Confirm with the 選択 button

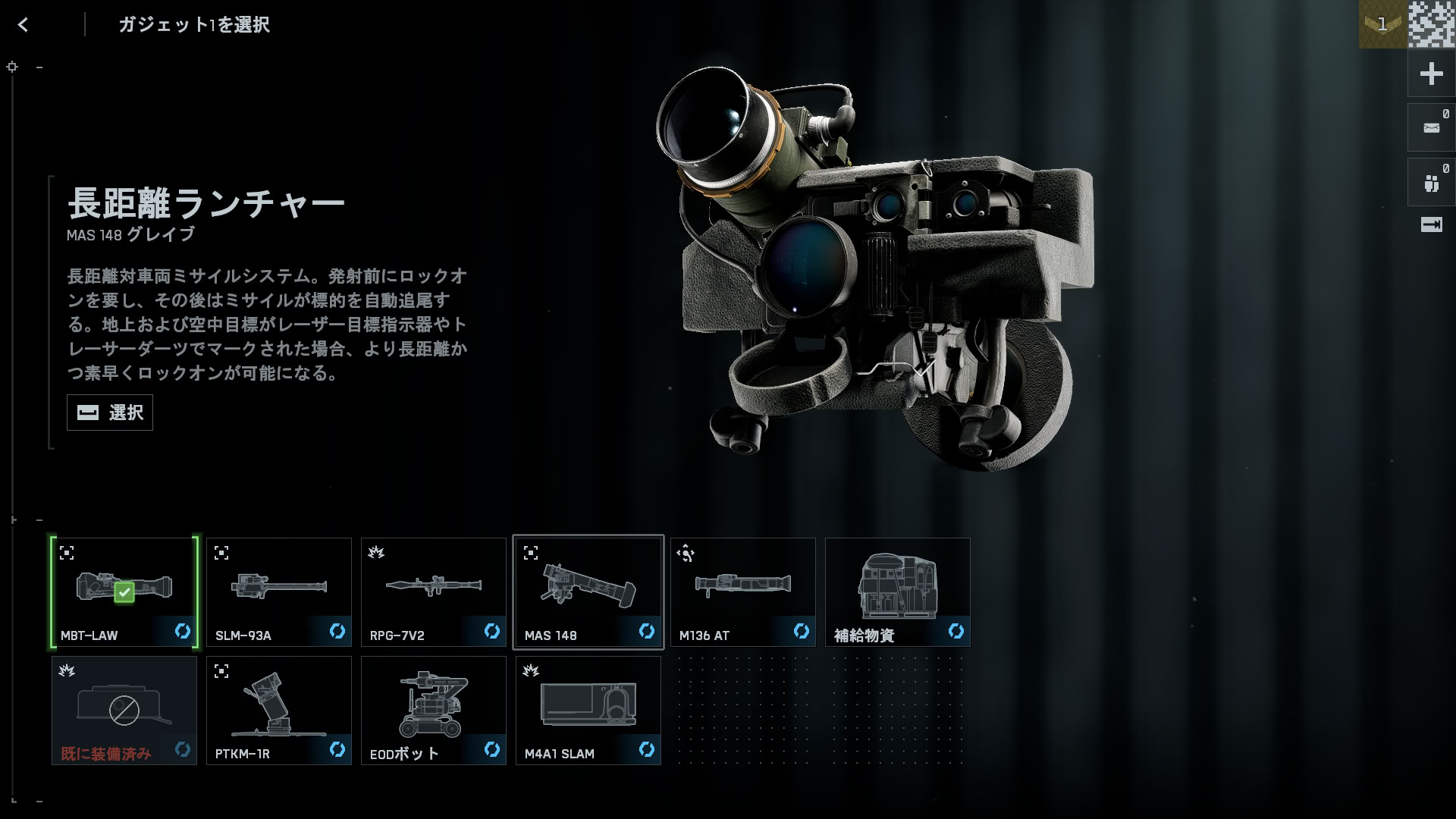110,413
